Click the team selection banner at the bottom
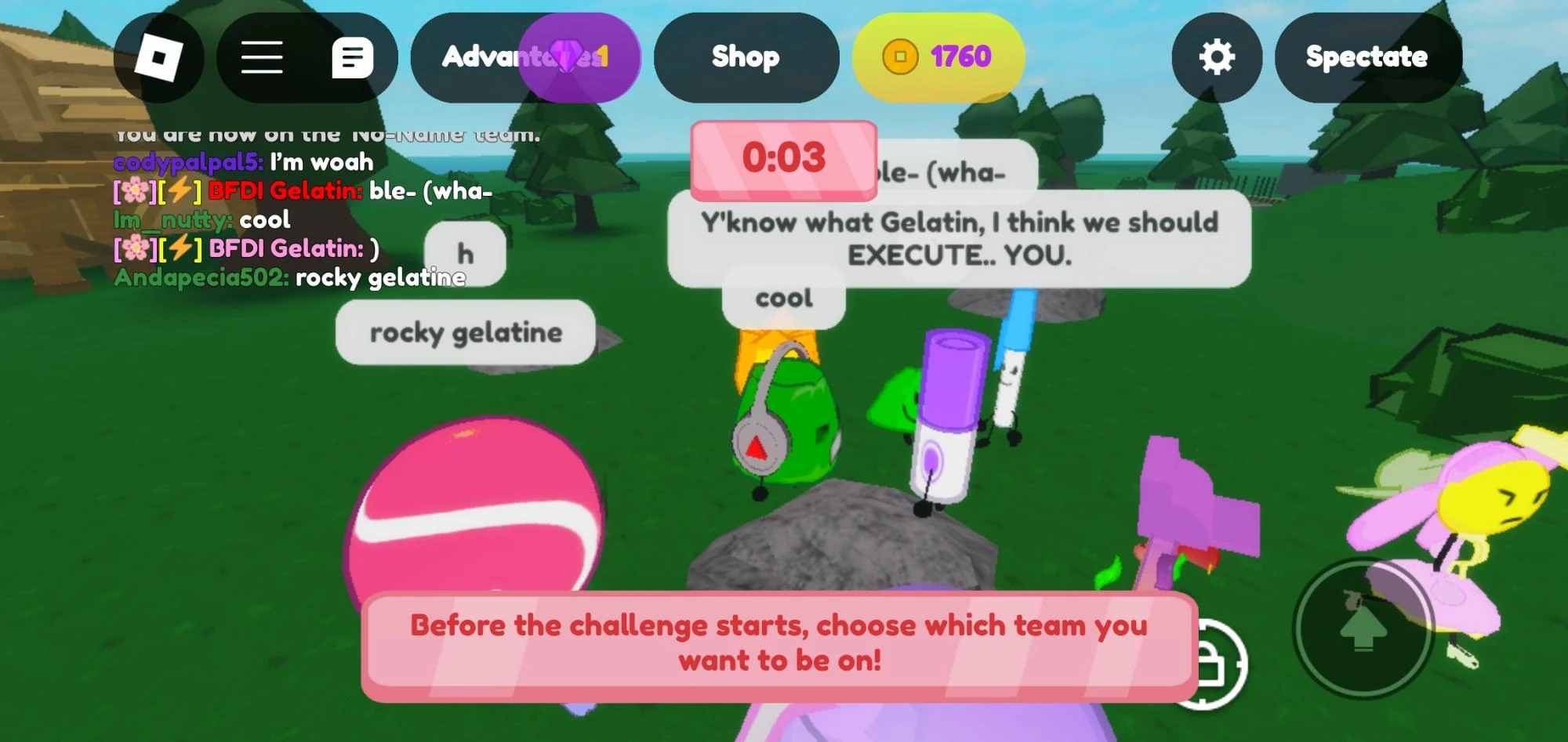This screenshot has width=1568, height=742. [x=781, y=642]
